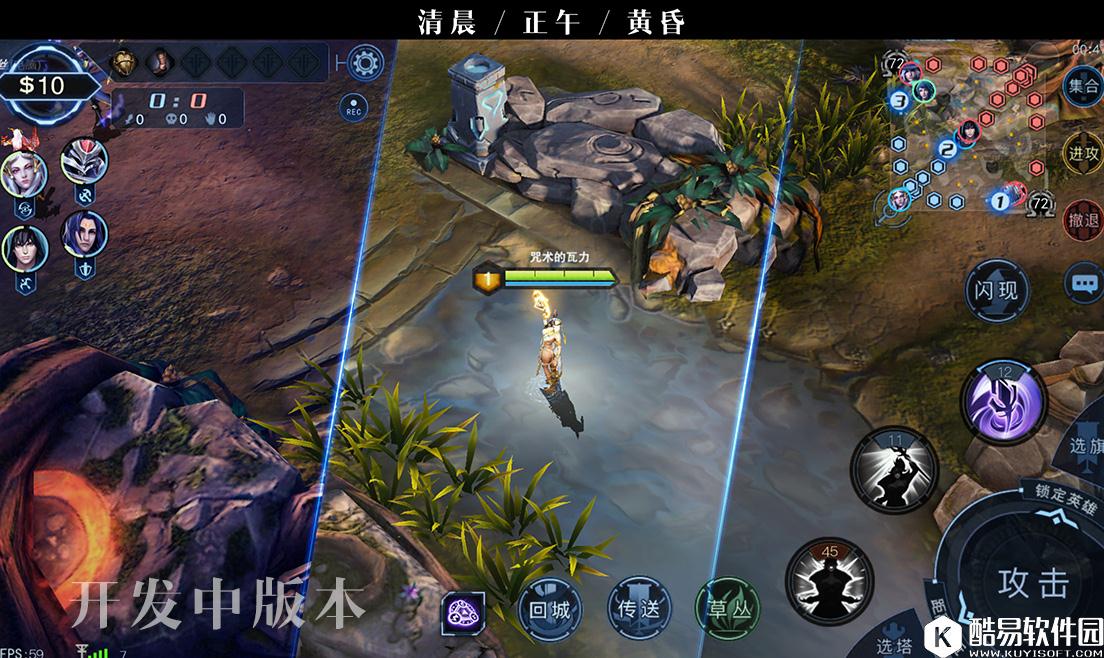This screenshot has height=658, width=1104.
Task: Send the 集合 gather signal
Action: 1083,86
